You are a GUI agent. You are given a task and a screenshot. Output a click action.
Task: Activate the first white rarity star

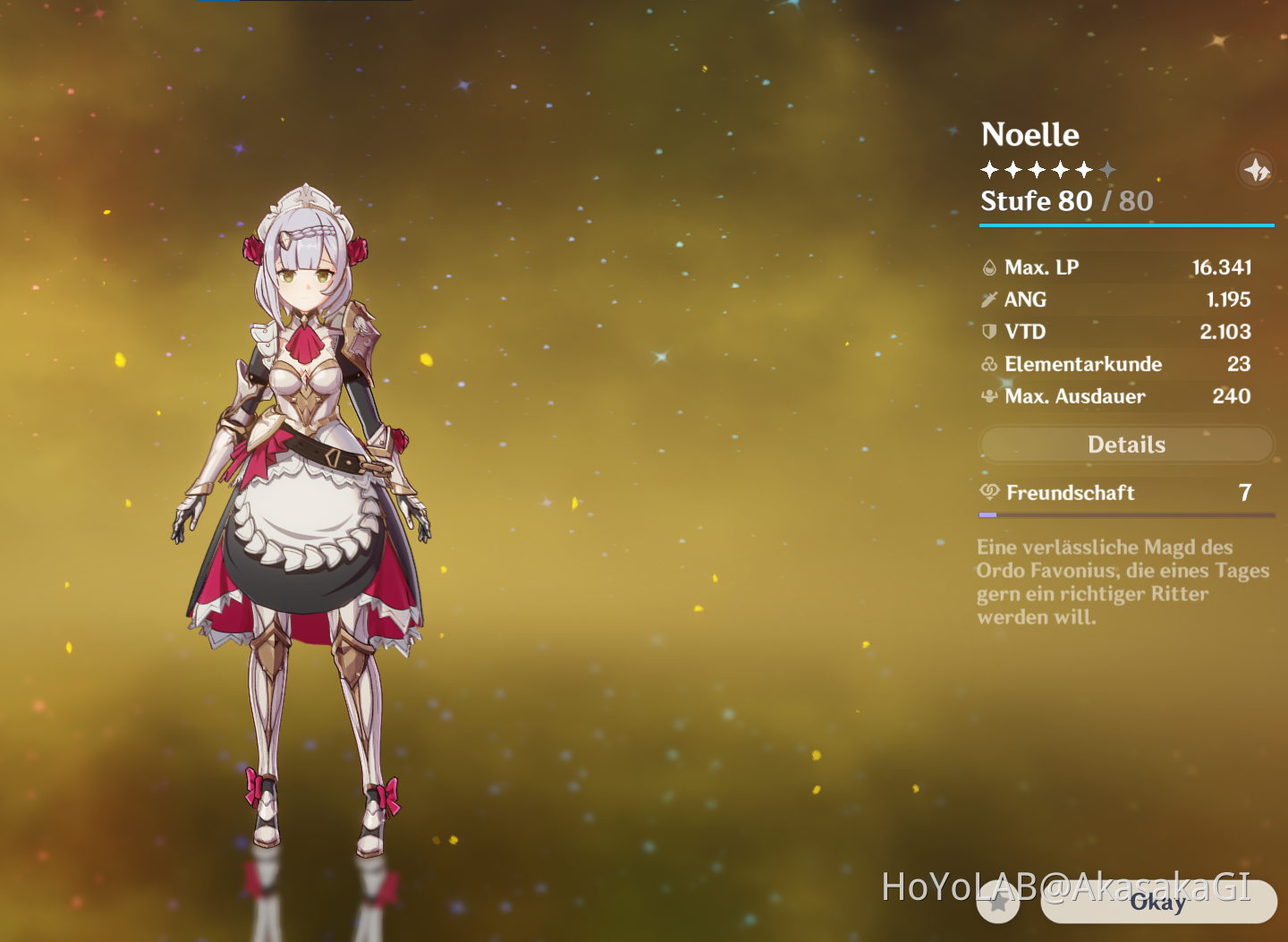[988, 168]
